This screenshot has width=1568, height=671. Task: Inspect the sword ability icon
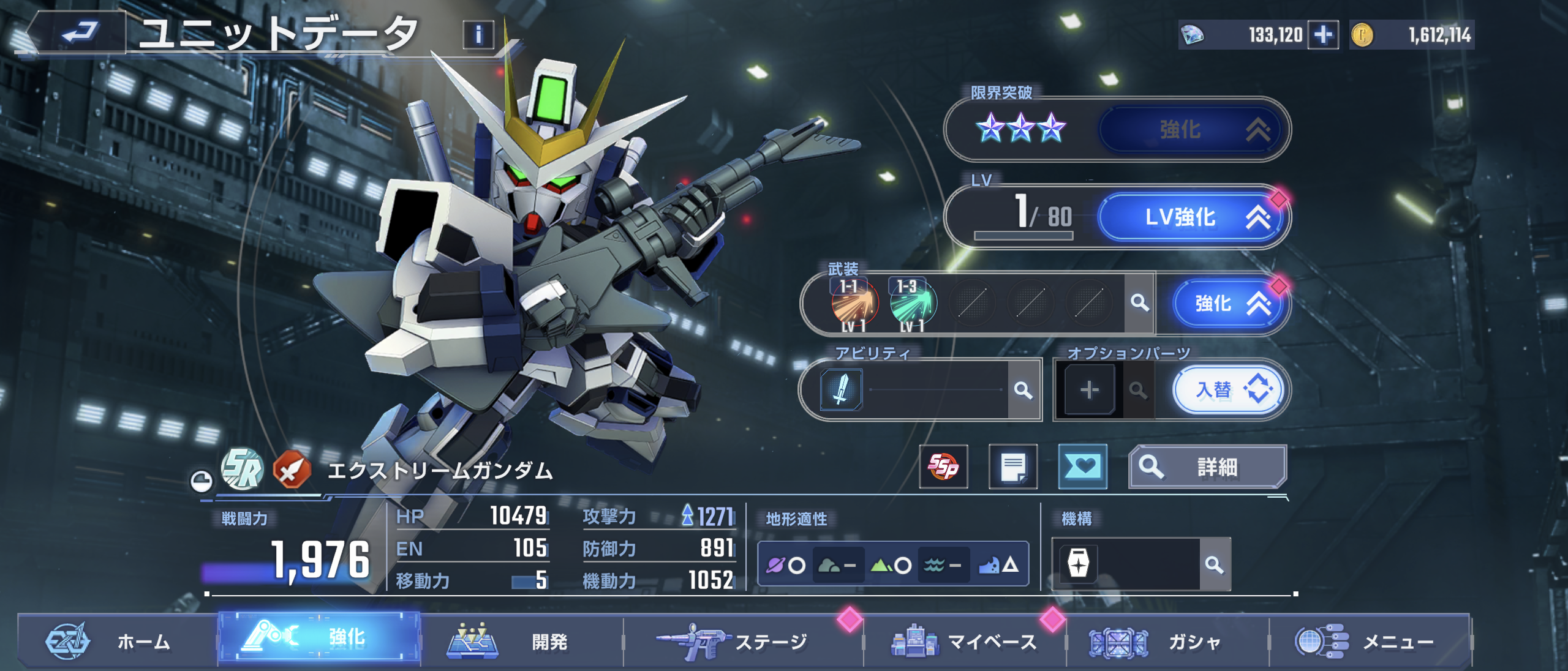[x=841, y=389]
